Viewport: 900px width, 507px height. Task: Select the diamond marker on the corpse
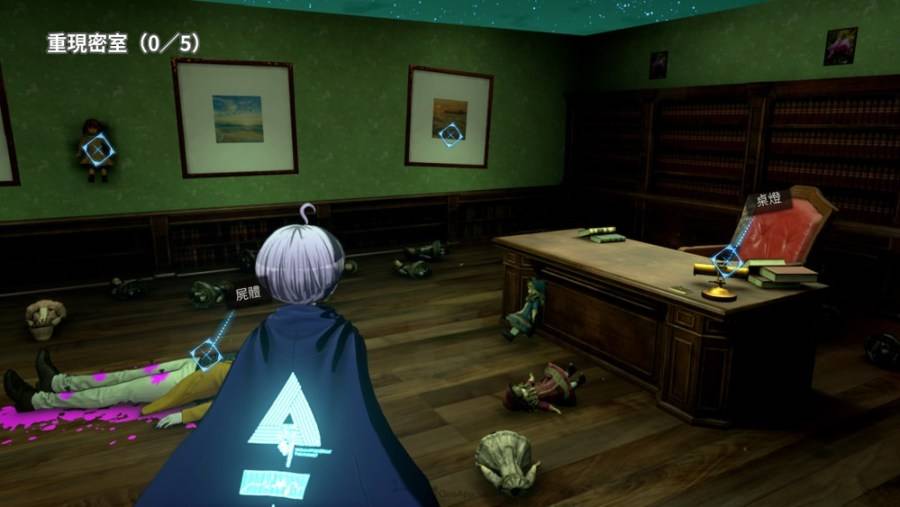tap(207, 353)
